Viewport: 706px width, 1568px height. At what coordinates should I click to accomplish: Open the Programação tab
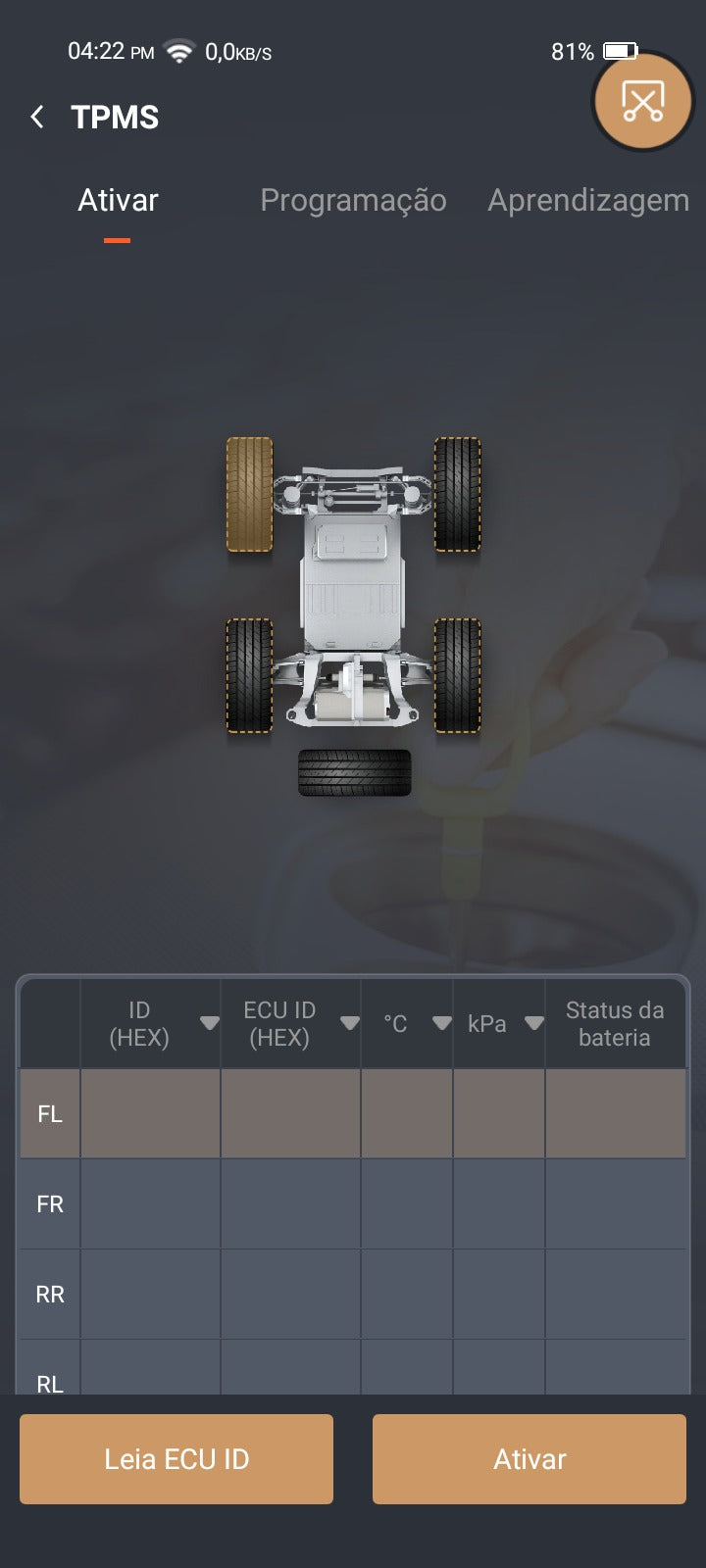[x=353, y=201]
